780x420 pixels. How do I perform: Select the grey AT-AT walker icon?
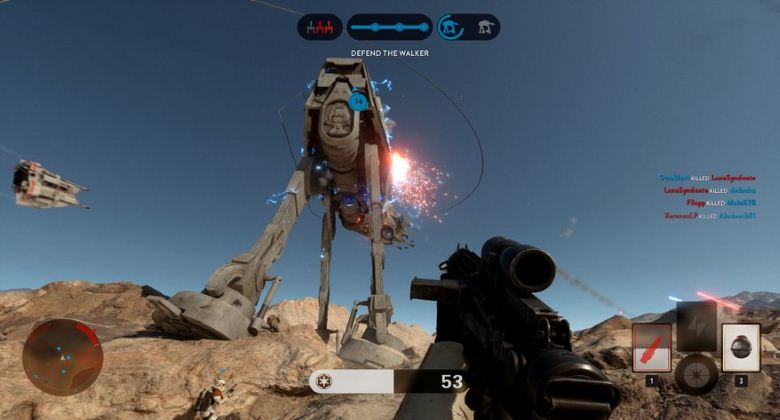coord(485,27)
